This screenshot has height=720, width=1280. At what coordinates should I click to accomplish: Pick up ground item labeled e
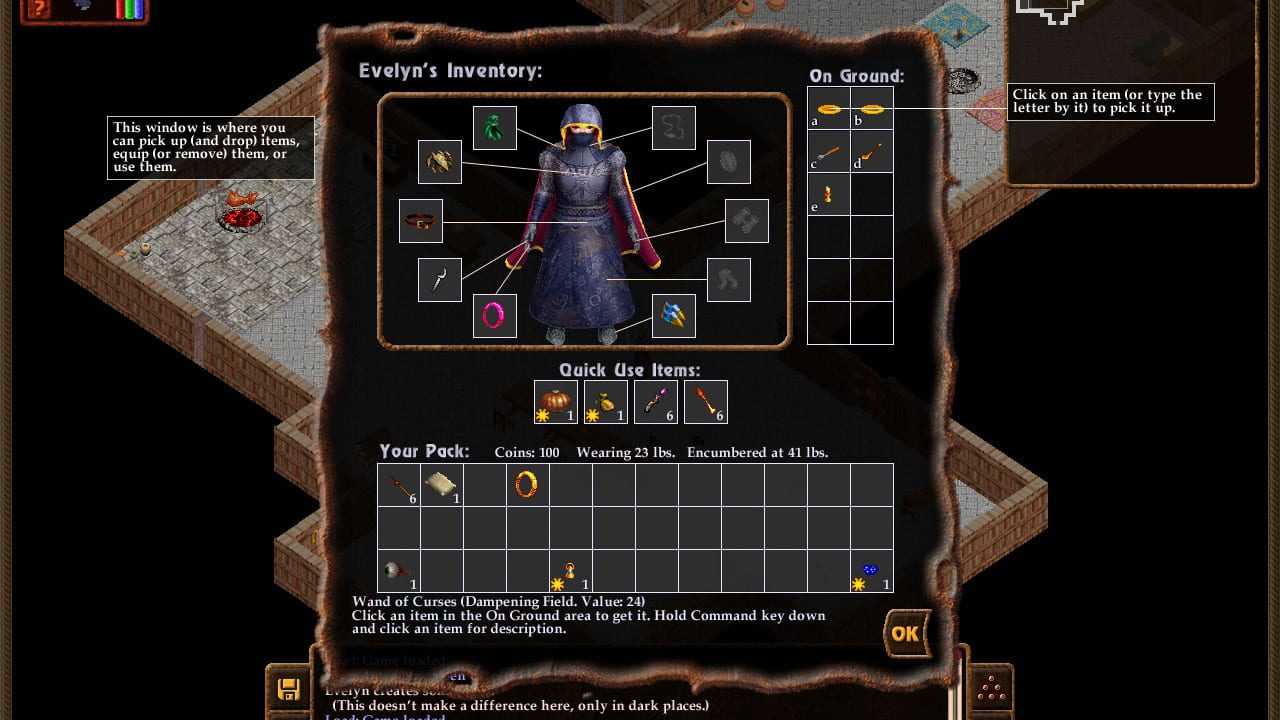[828, 194]
